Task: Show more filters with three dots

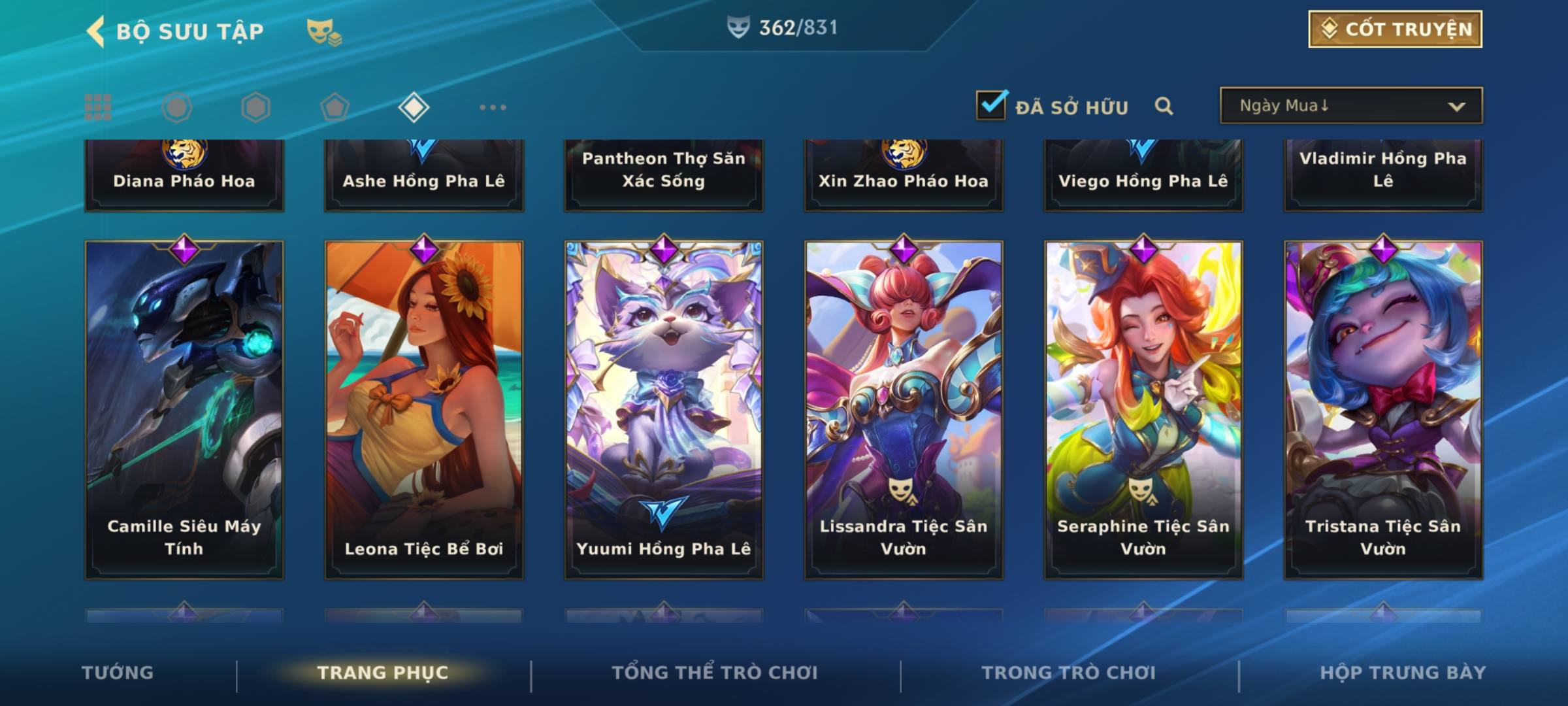Action: click(x=493, y=107)
